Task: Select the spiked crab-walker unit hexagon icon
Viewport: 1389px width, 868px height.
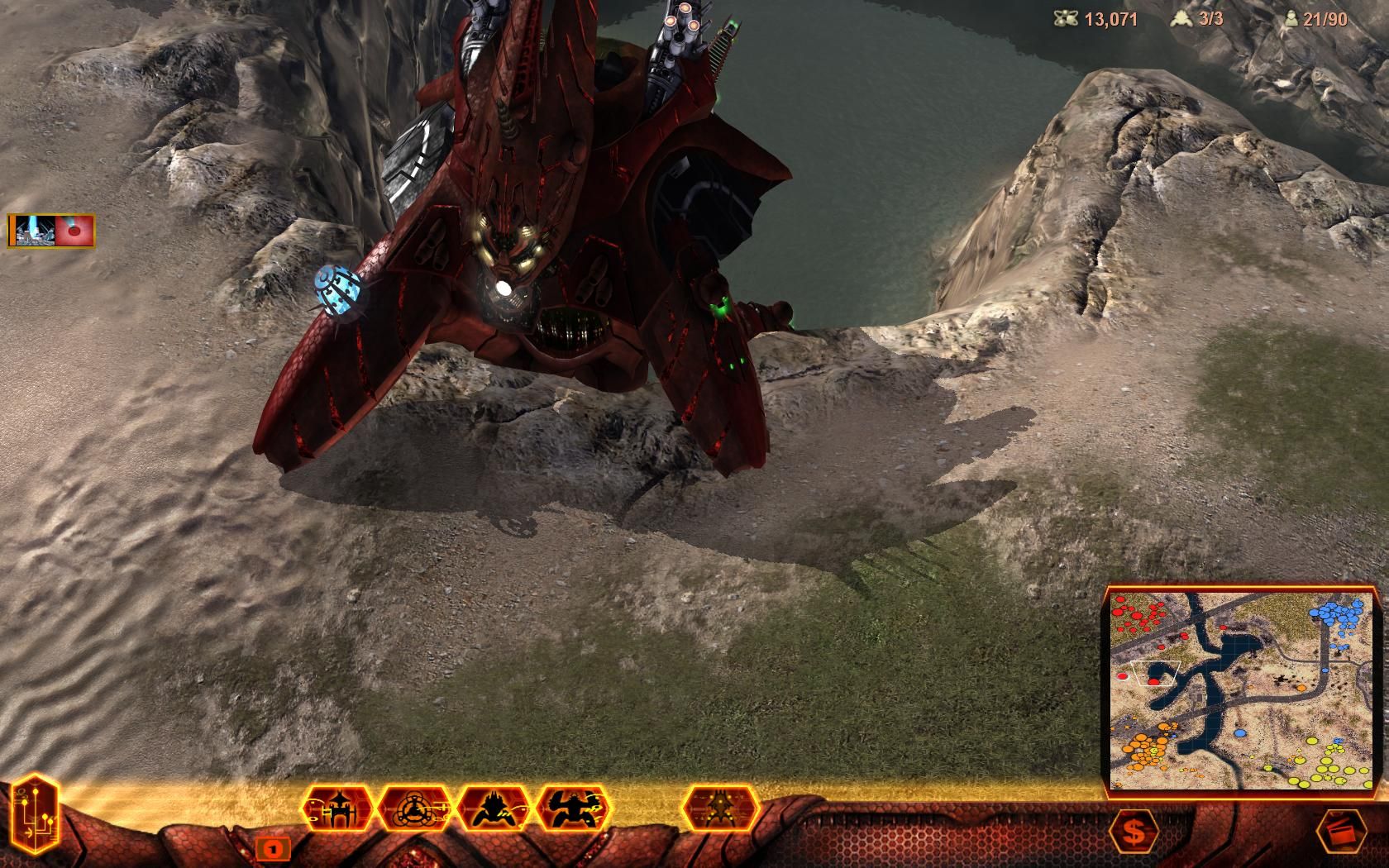Action: (x=494, y=808)
